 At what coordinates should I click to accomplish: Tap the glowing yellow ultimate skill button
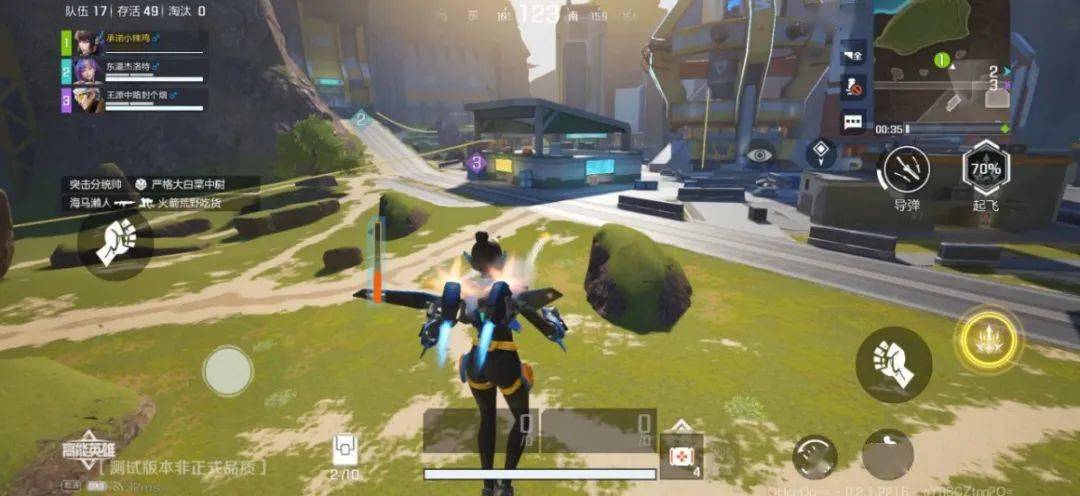[x=988, y=340]
